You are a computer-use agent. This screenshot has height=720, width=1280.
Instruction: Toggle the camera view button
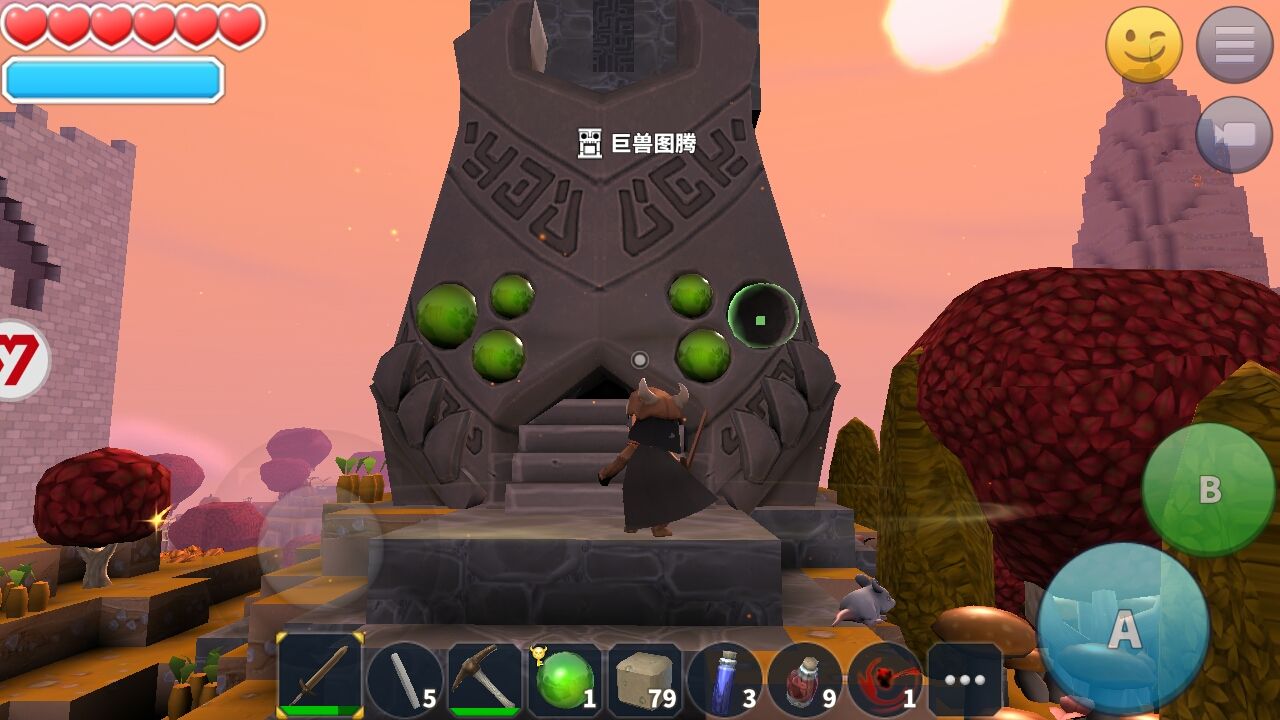(1234, 135)
